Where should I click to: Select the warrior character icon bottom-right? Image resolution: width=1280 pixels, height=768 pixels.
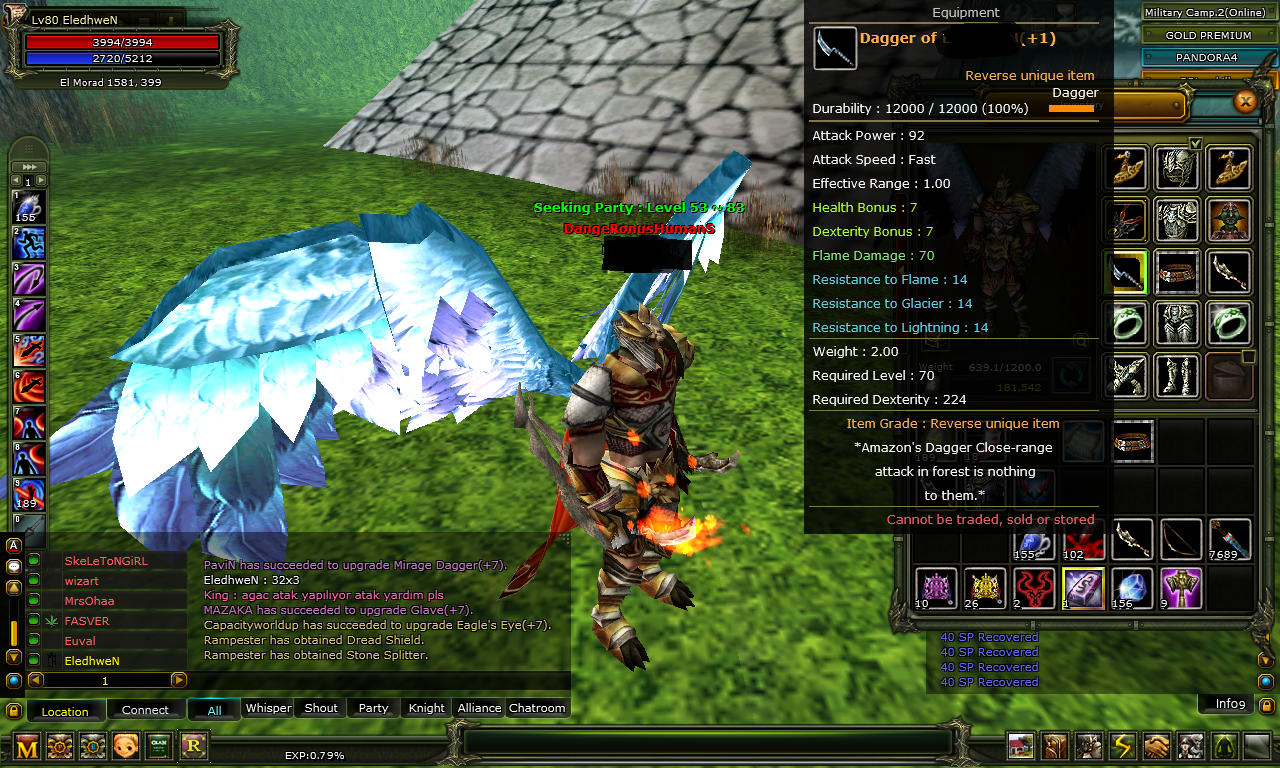[1087, 745]
